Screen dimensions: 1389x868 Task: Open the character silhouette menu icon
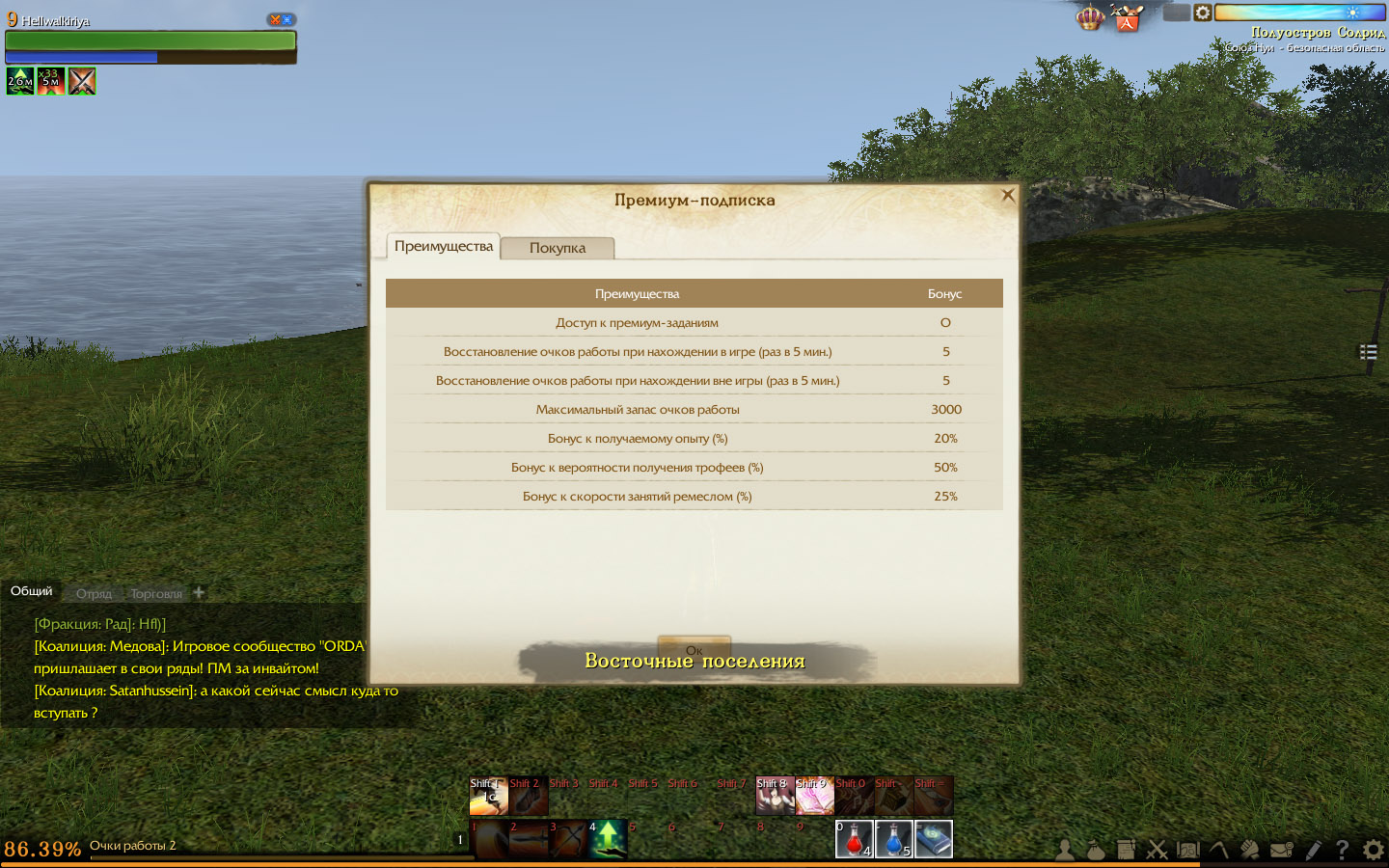click(x=1065, y=850)
